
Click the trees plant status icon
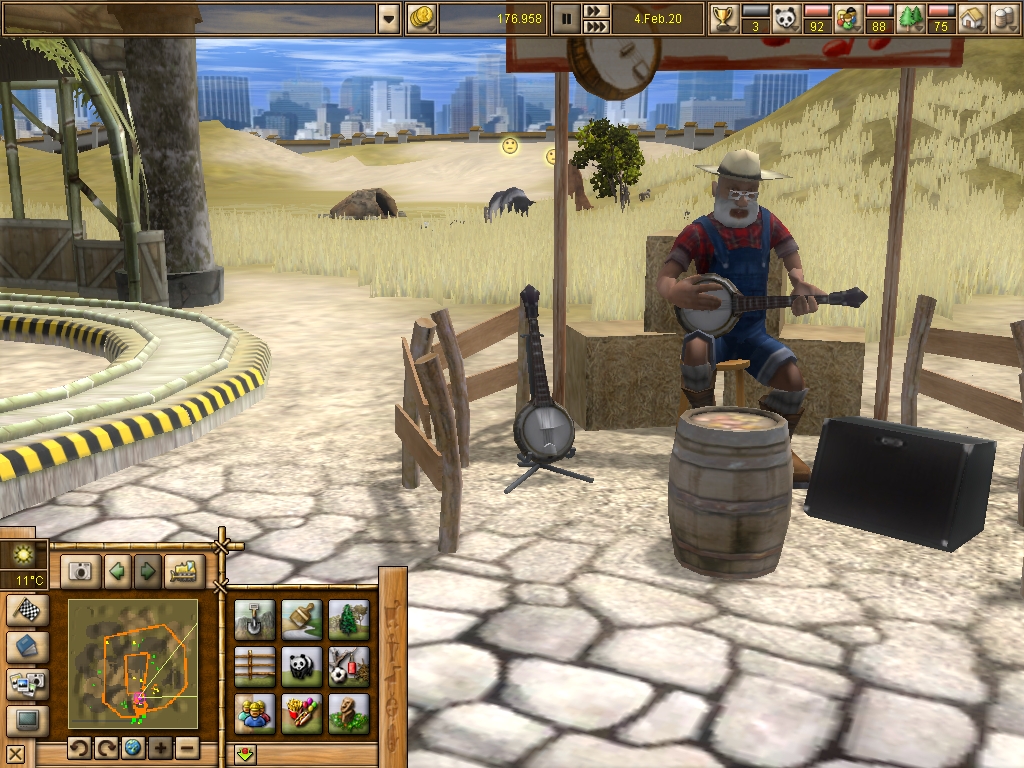tap(910, 18)
